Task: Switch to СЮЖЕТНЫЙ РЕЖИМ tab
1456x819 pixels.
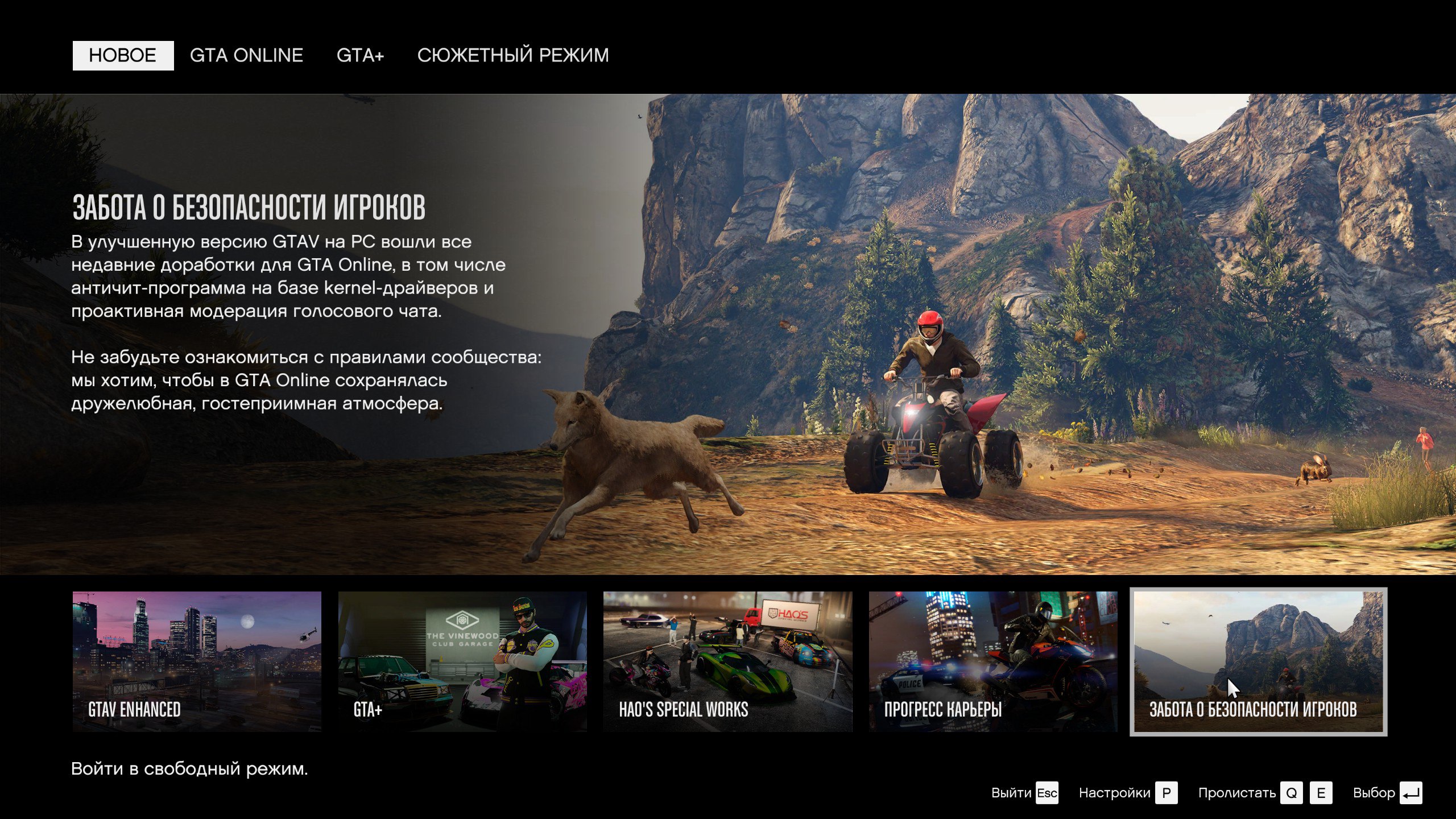Action: pos(513,56)
